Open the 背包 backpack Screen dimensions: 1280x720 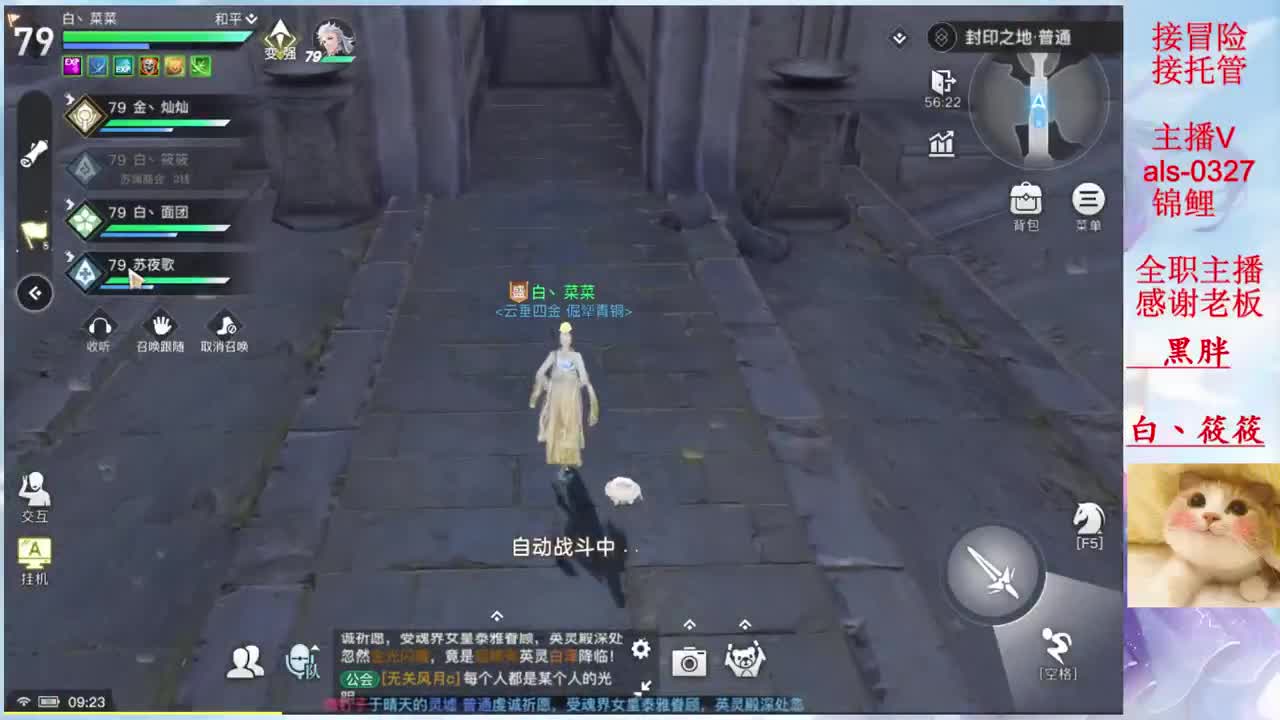(x=1026, y=200)
